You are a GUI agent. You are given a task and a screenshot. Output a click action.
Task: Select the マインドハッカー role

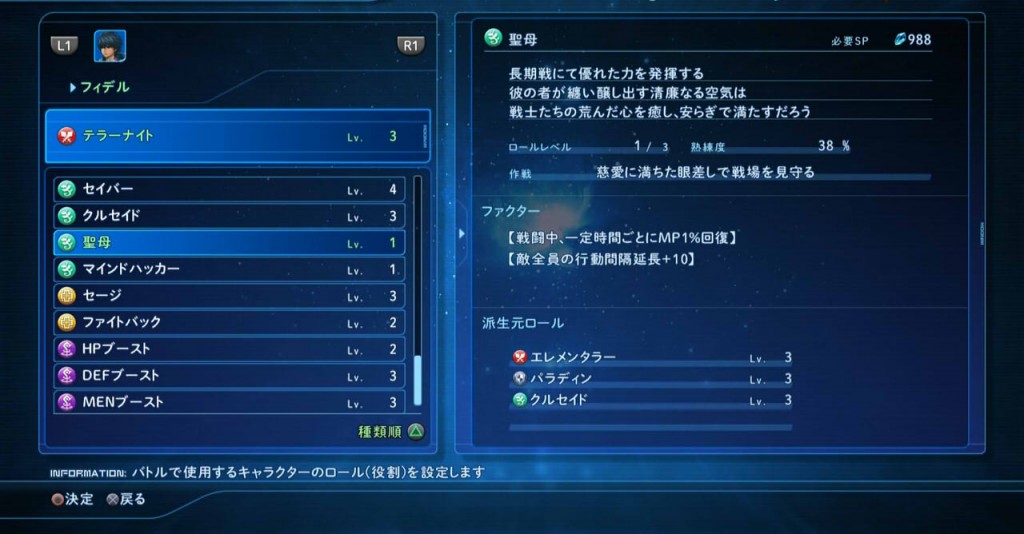tap(229, 269)
